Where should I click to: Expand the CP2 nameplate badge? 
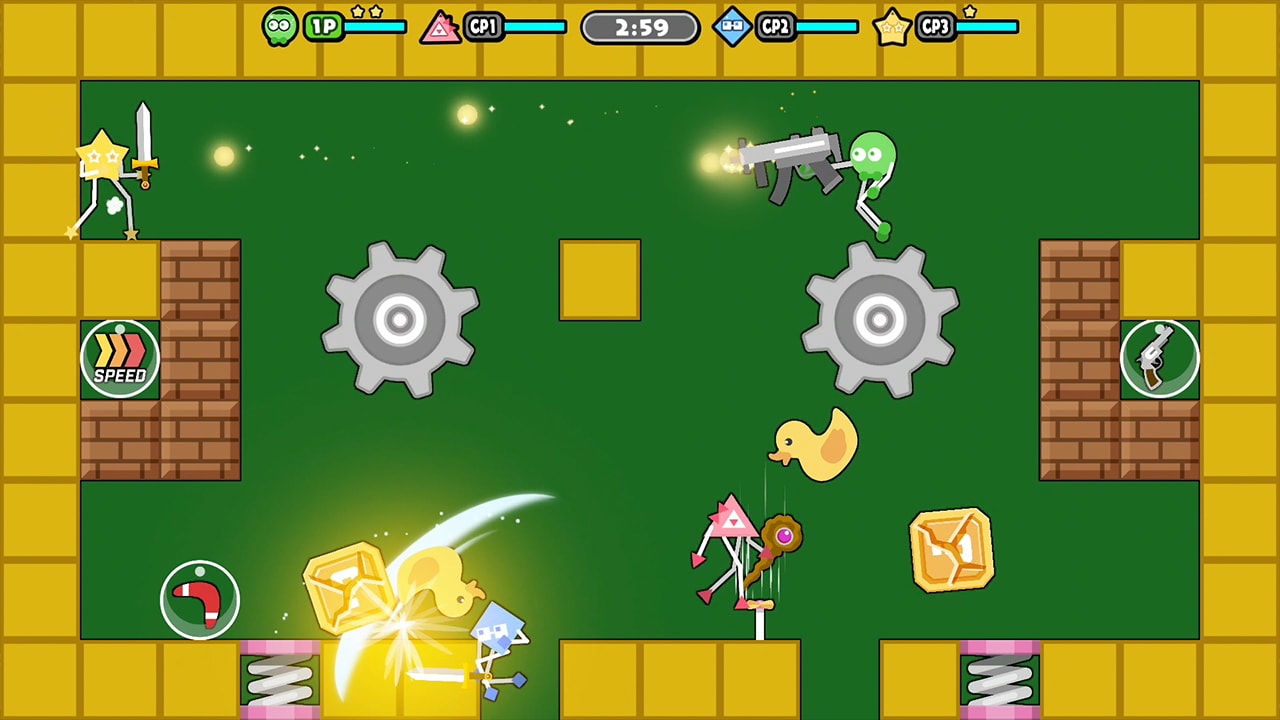773,27
